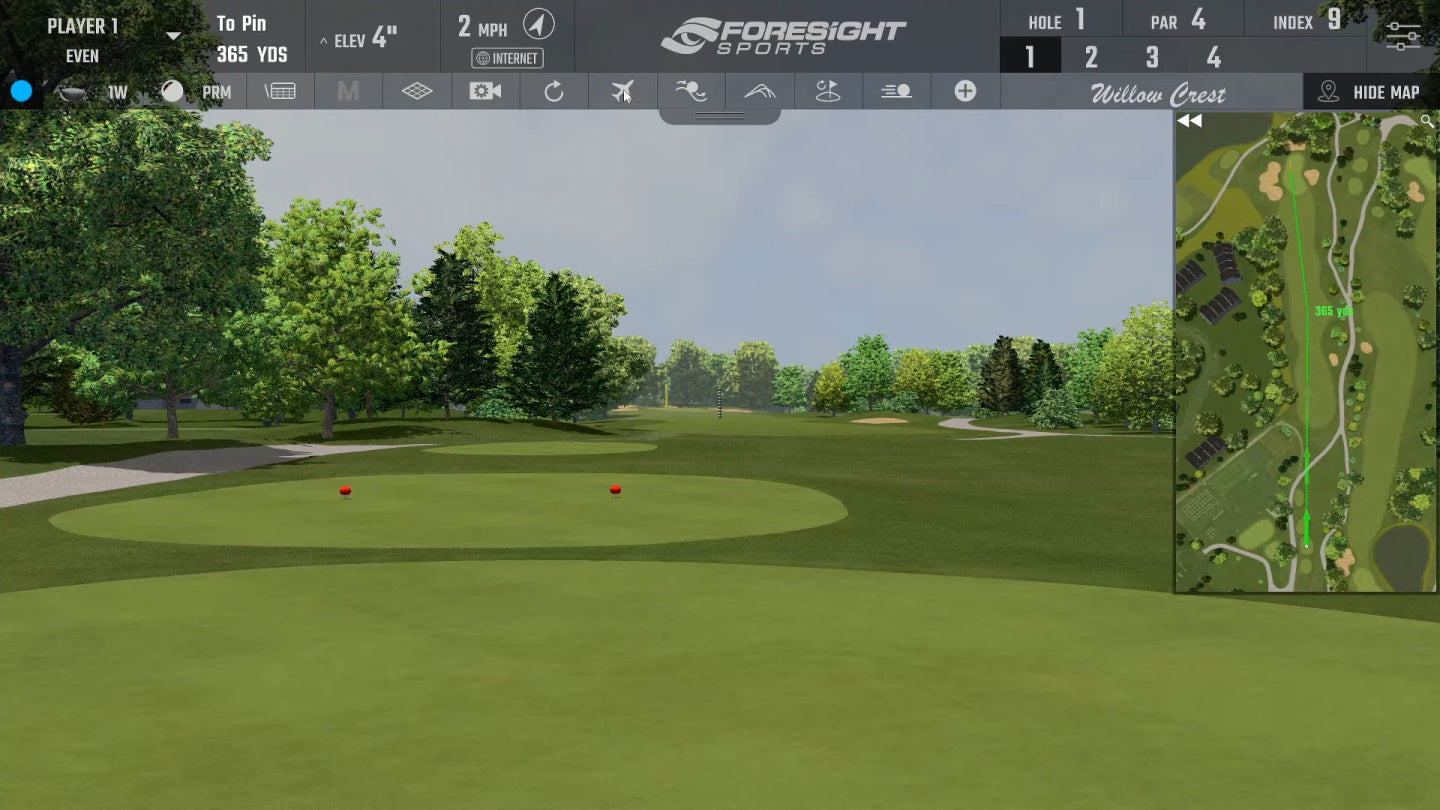
Task: Select score column 3
Action: 1152,58
